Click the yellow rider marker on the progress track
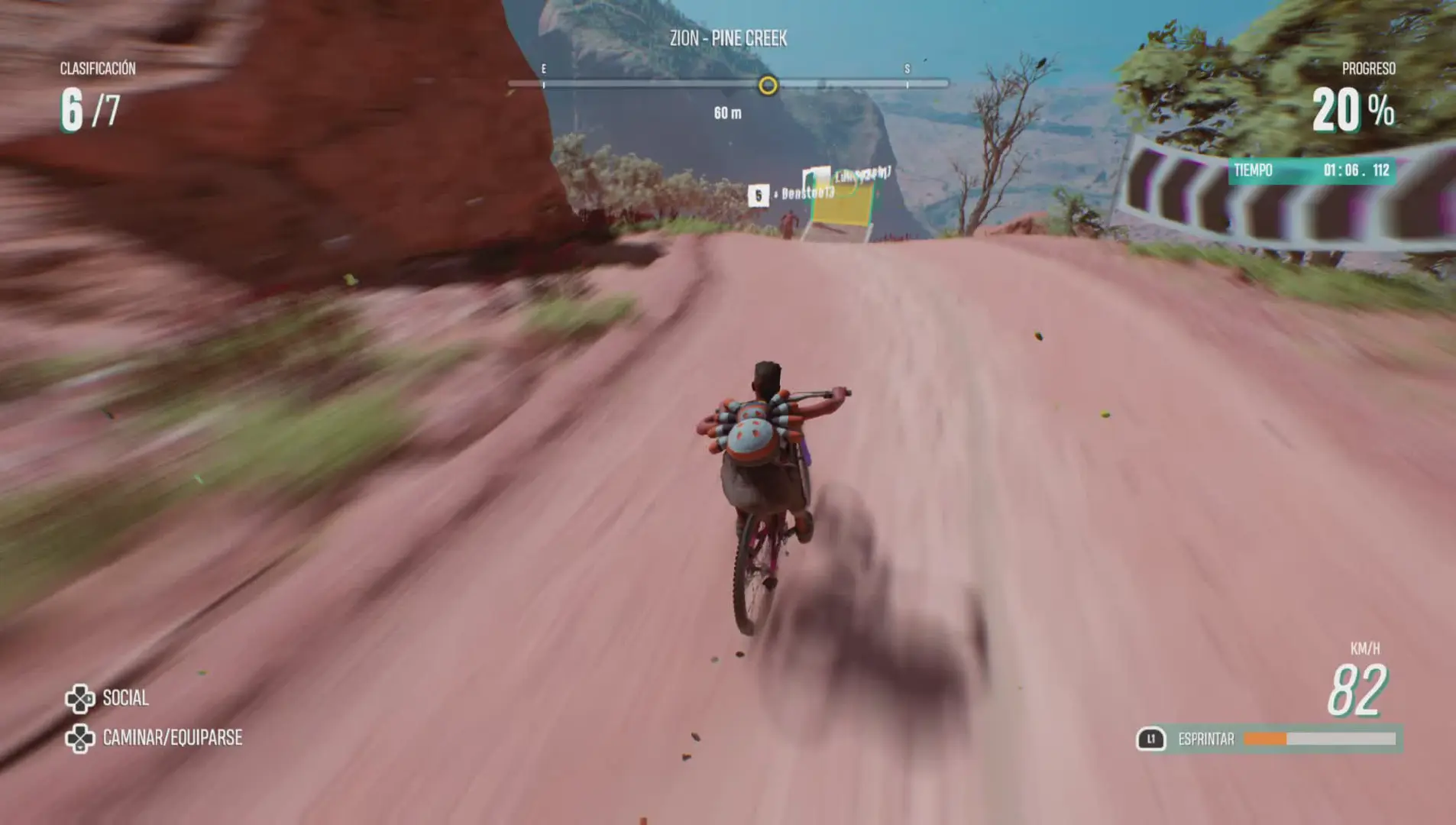This screenshot has height=825, width=1456. tap(768, 85)
